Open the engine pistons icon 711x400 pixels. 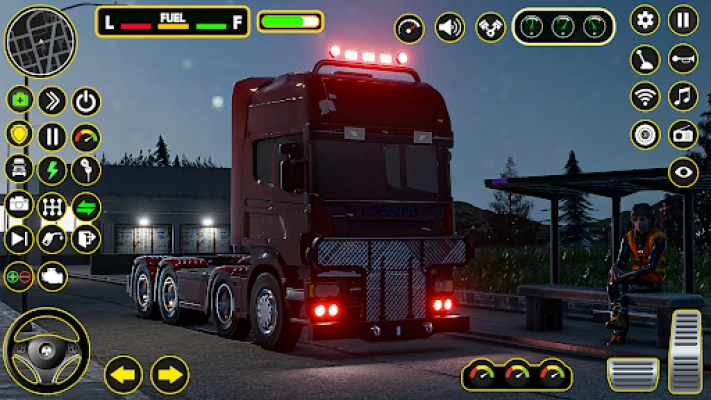pyautogui.click(x=490, y=27)
